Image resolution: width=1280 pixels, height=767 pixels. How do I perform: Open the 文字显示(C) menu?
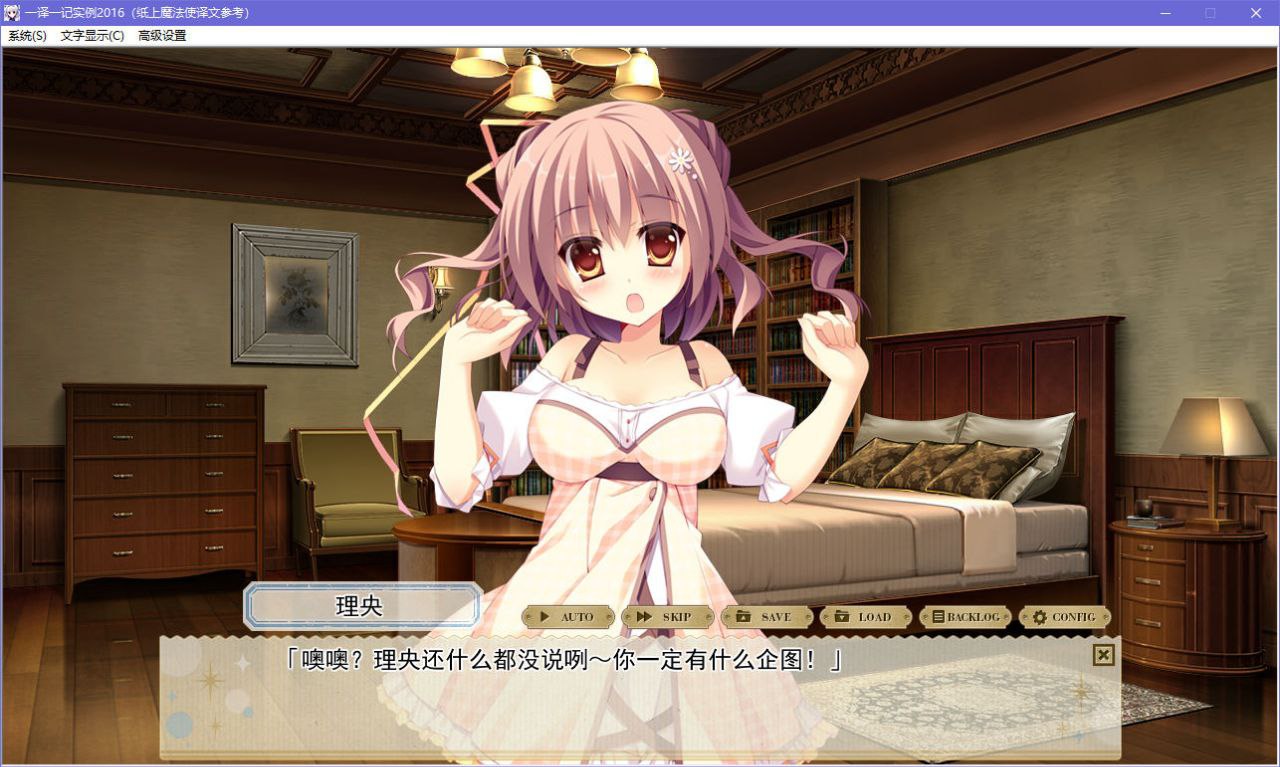pos(91,34)
